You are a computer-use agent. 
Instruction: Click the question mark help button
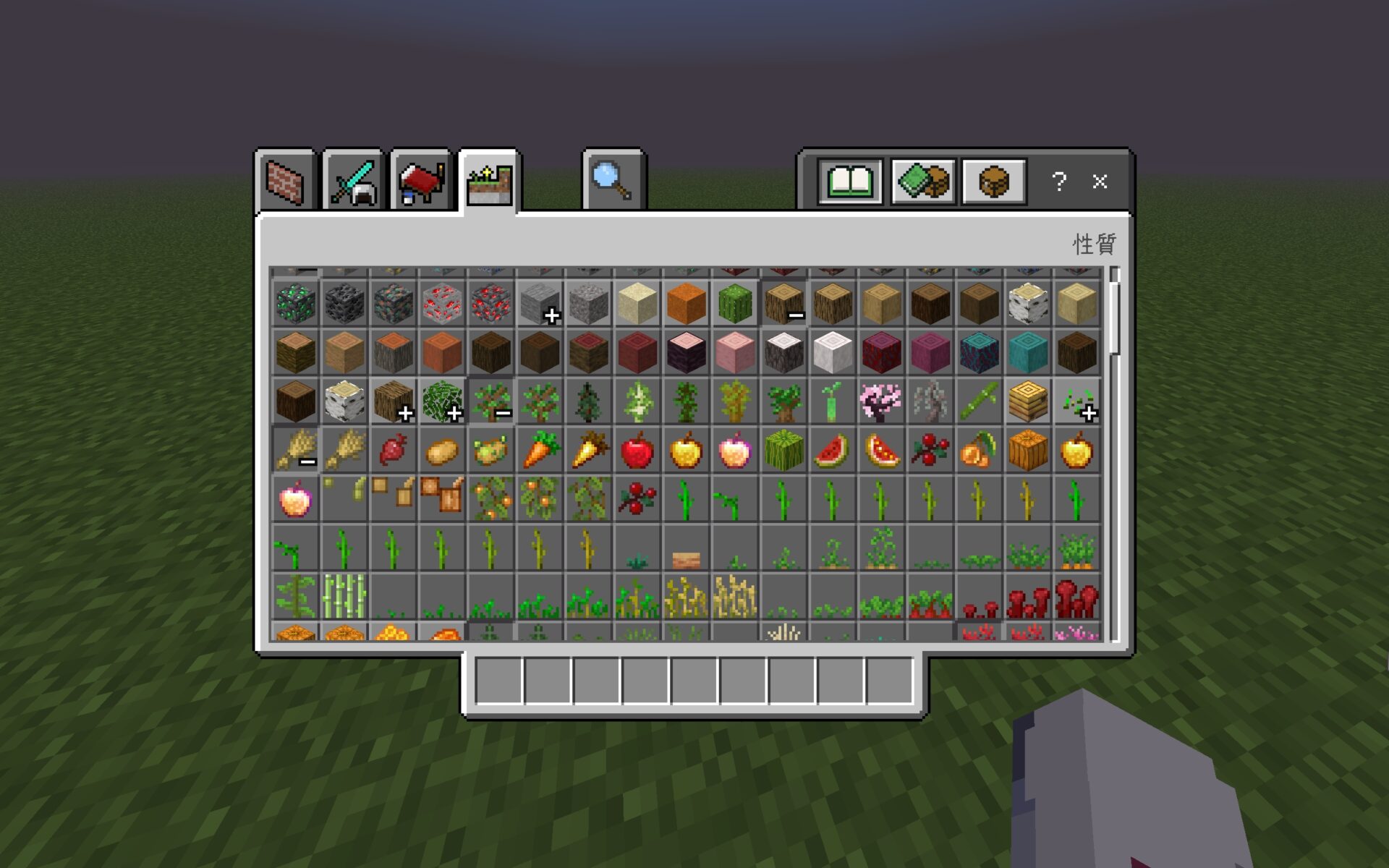pos(1059,182)
